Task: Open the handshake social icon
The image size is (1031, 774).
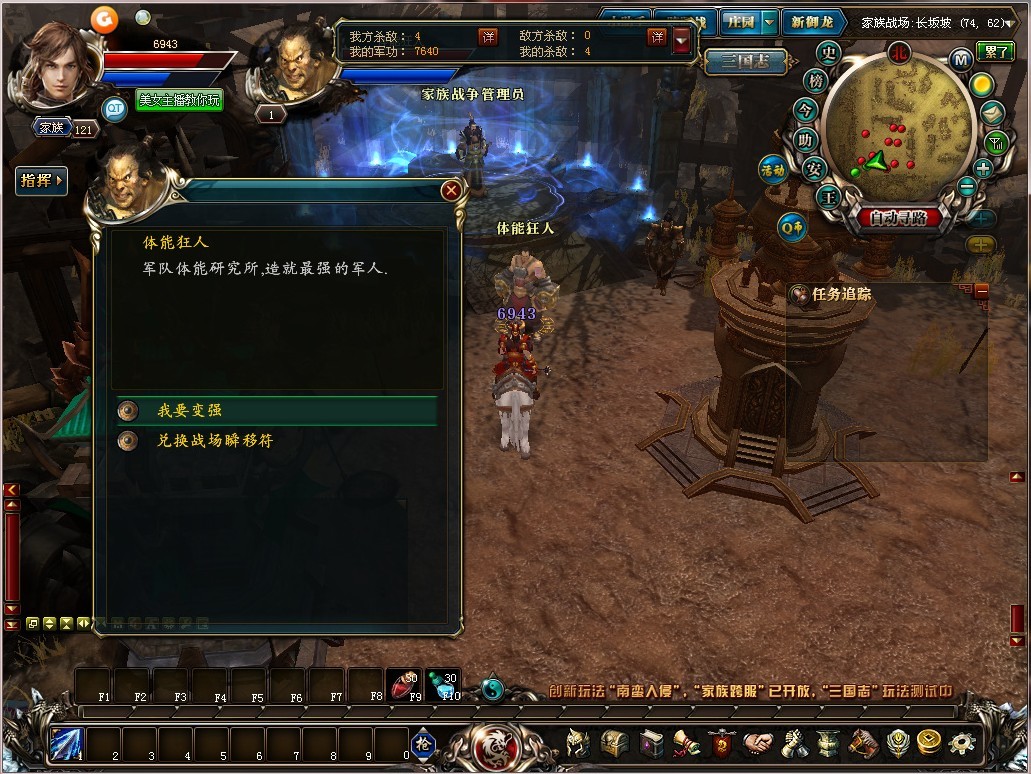Action: (x=757, y=744)
